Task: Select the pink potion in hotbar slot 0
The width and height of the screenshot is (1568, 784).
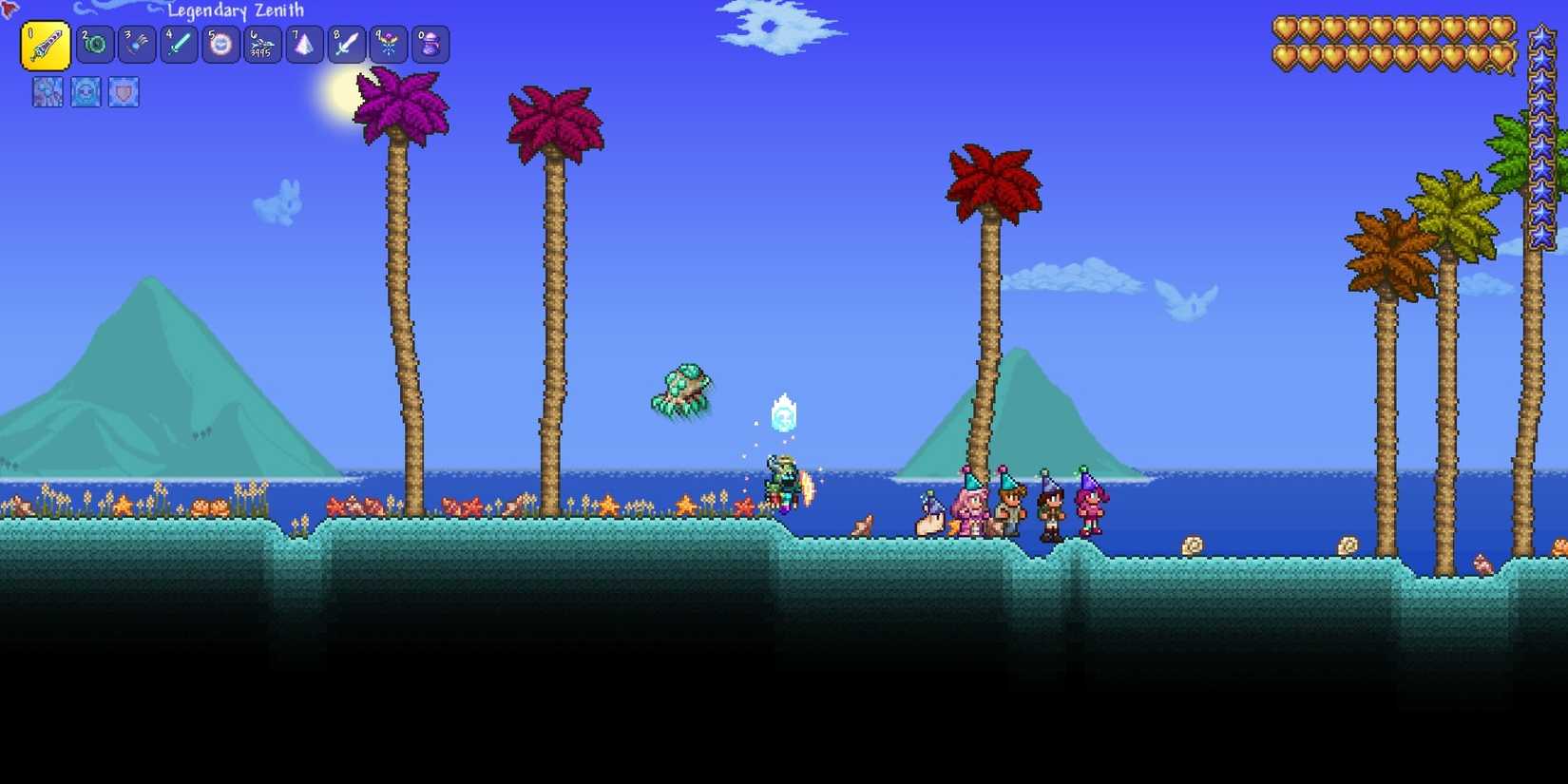Action: (430, 44)
